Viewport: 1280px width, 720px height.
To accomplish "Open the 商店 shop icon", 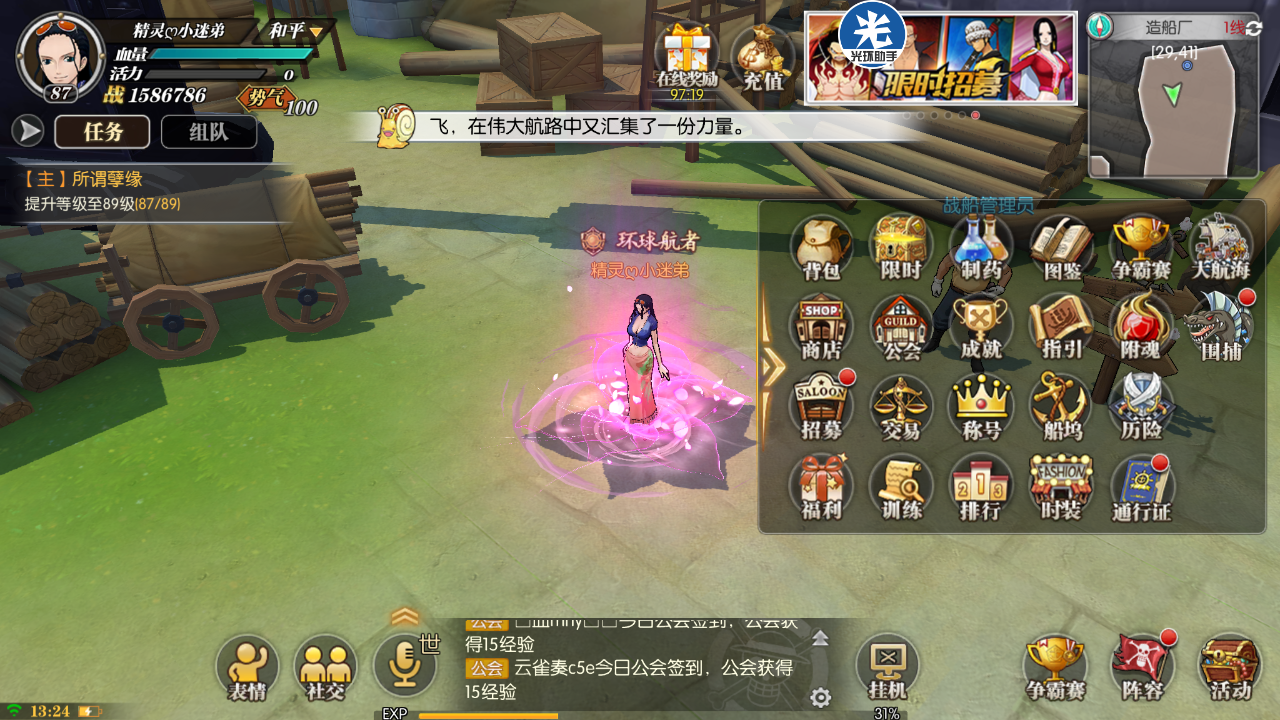I will [821, 325].
